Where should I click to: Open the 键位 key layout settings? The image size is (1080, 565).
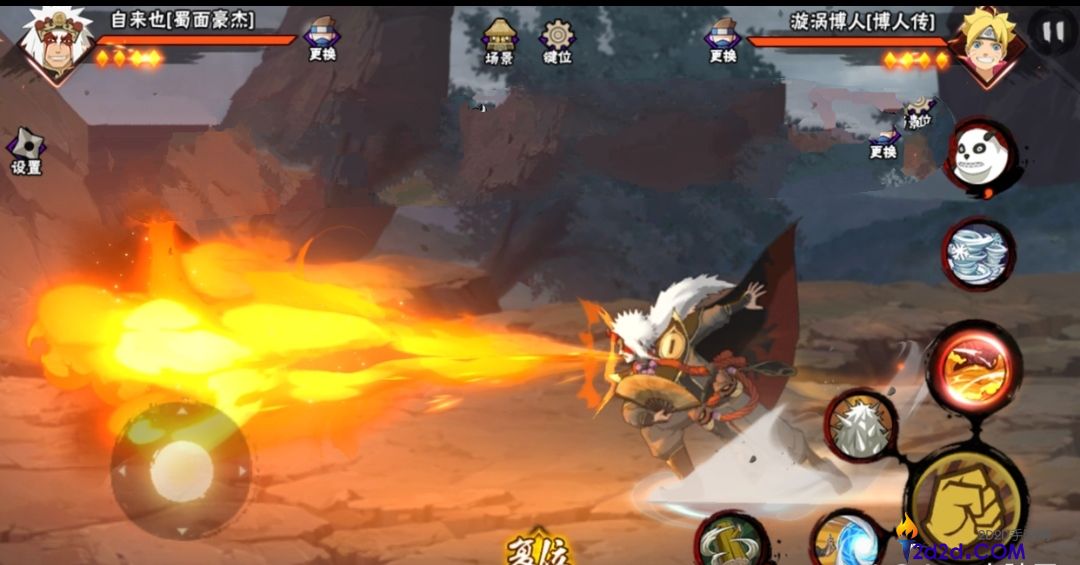coord(557,40)
